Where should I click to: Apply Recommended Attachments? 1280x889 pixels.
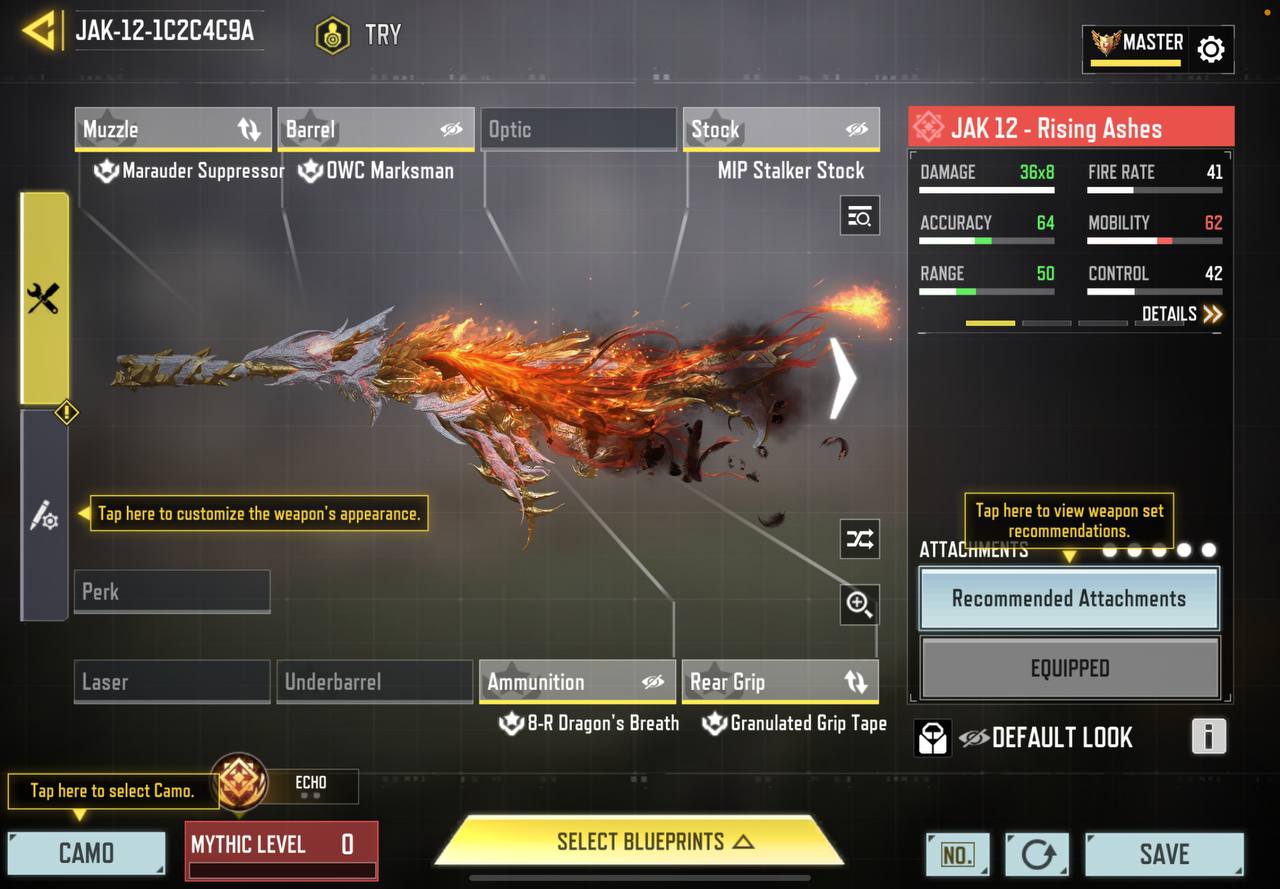click(x=1068, y=599)
